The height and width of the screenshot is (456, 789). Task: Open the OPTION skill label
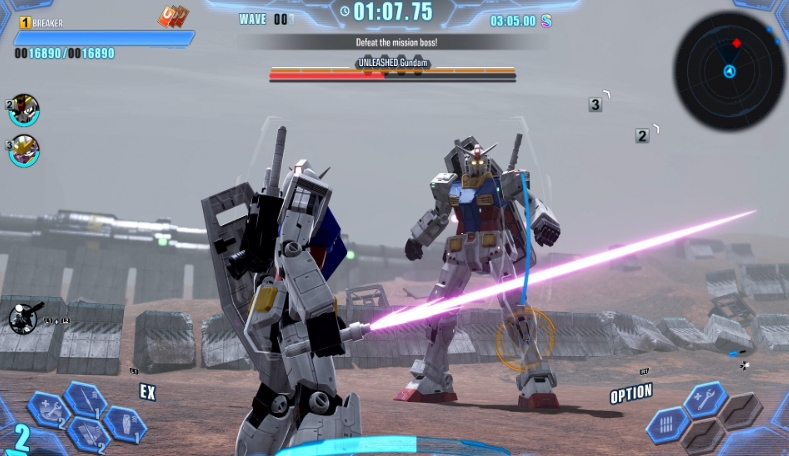point(631,395)
